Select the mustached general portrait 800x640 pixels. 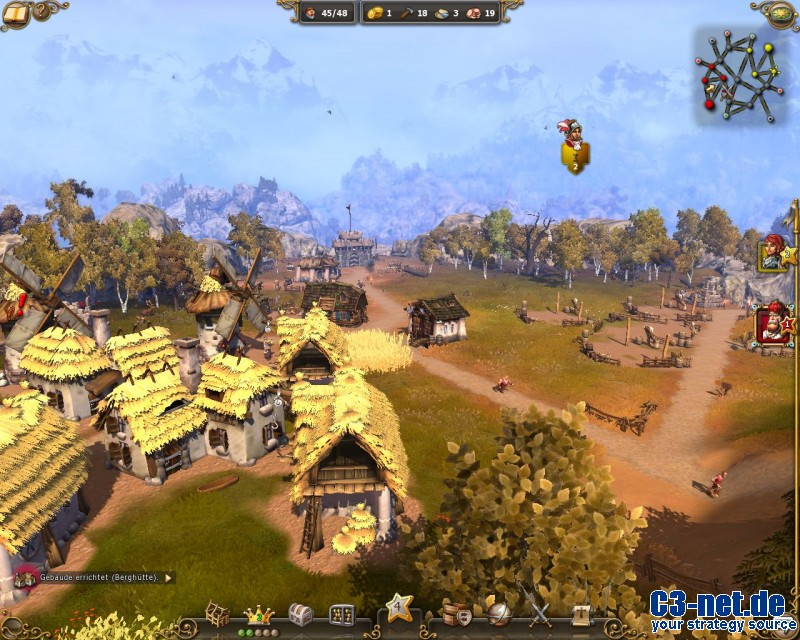(x=771, y=326)
